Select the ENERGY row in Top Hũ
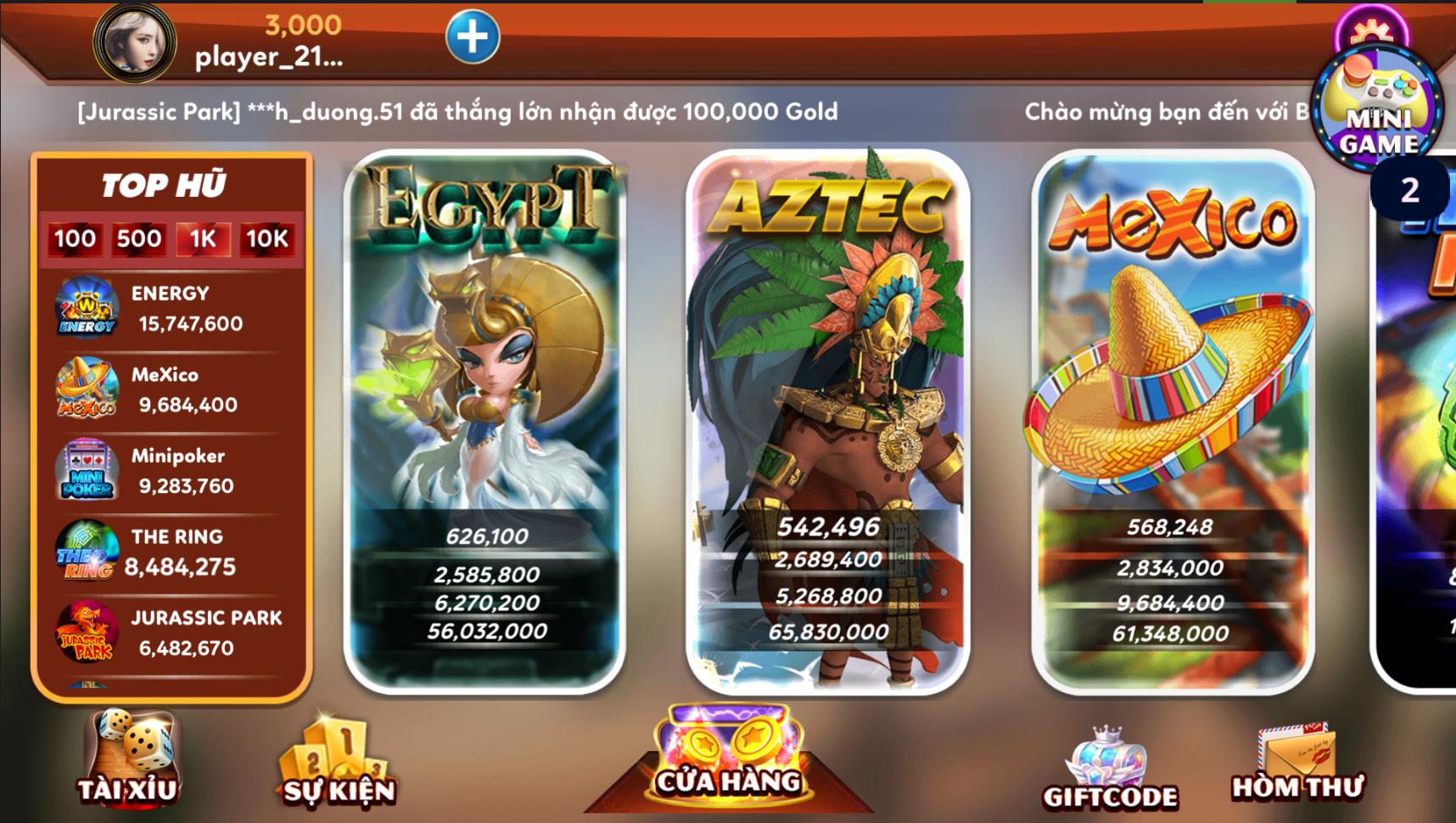This screenshot has height=823, width=1456. coord(170,309)
